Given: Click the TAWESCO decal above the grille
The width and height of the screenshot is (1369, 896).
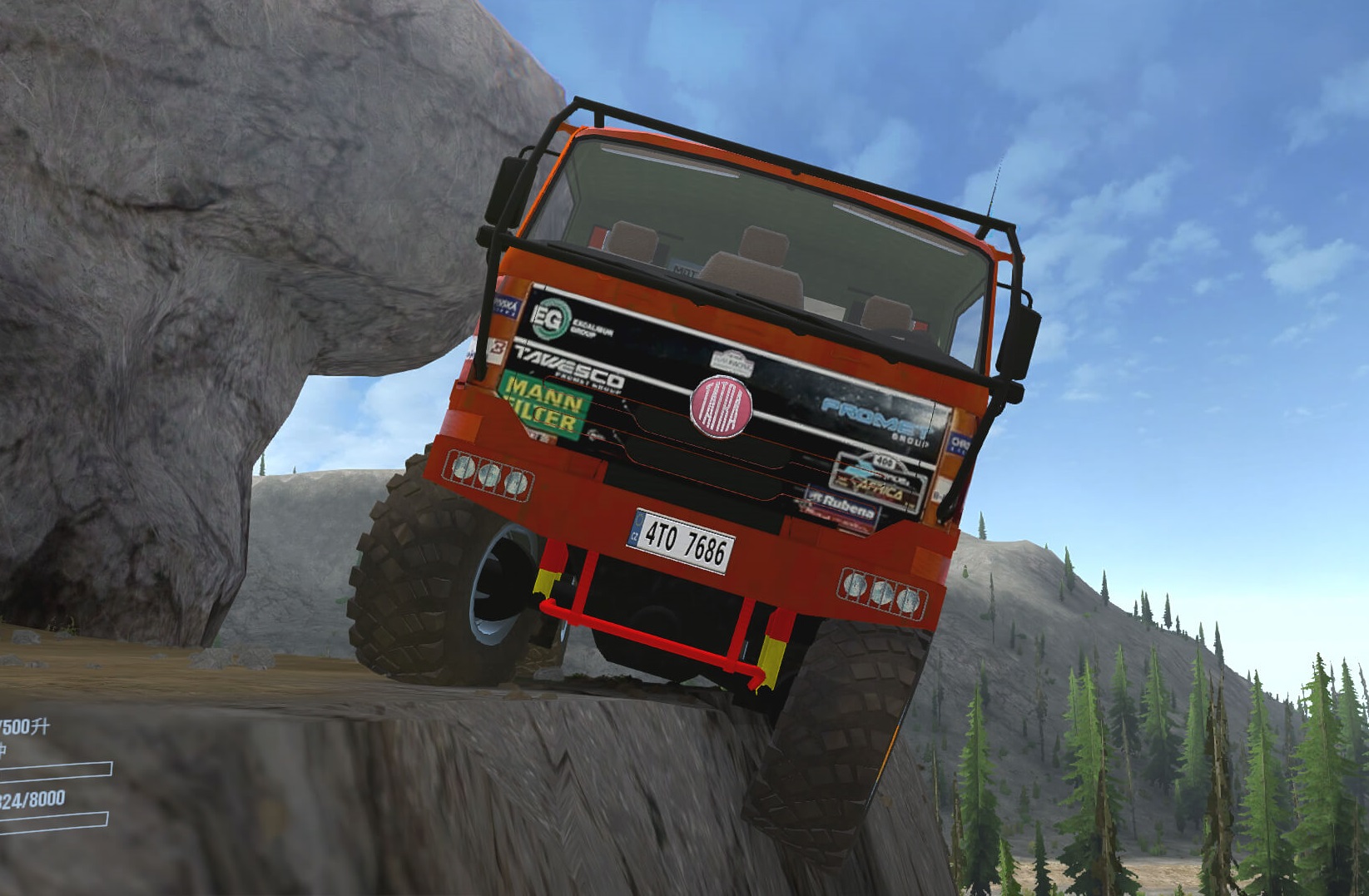Looking at the screenshot, I should (571, 368).
